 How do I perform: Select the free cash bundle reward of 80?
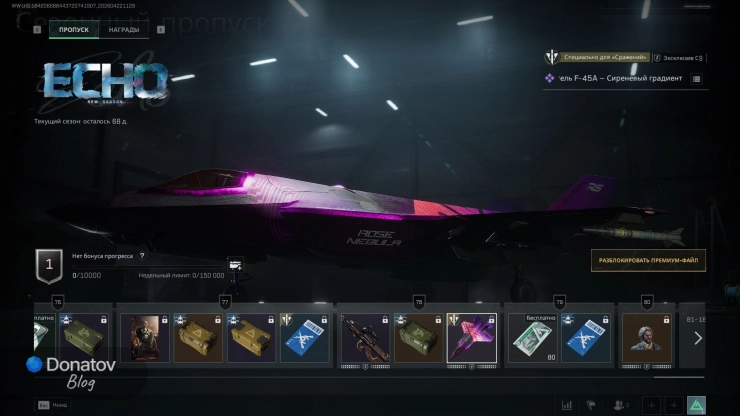pyautogui.click(x=532, y=338)
